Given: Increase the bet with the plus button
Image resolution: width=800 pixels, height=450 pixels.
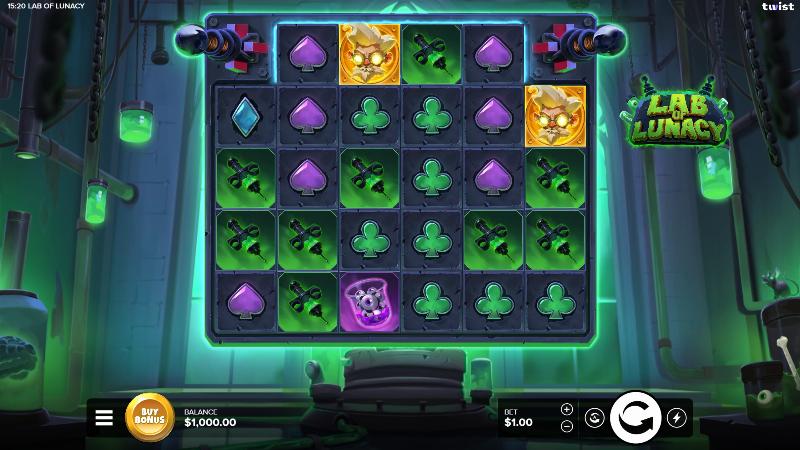Looking at the screenshot, I should click(x=567, y=409).
